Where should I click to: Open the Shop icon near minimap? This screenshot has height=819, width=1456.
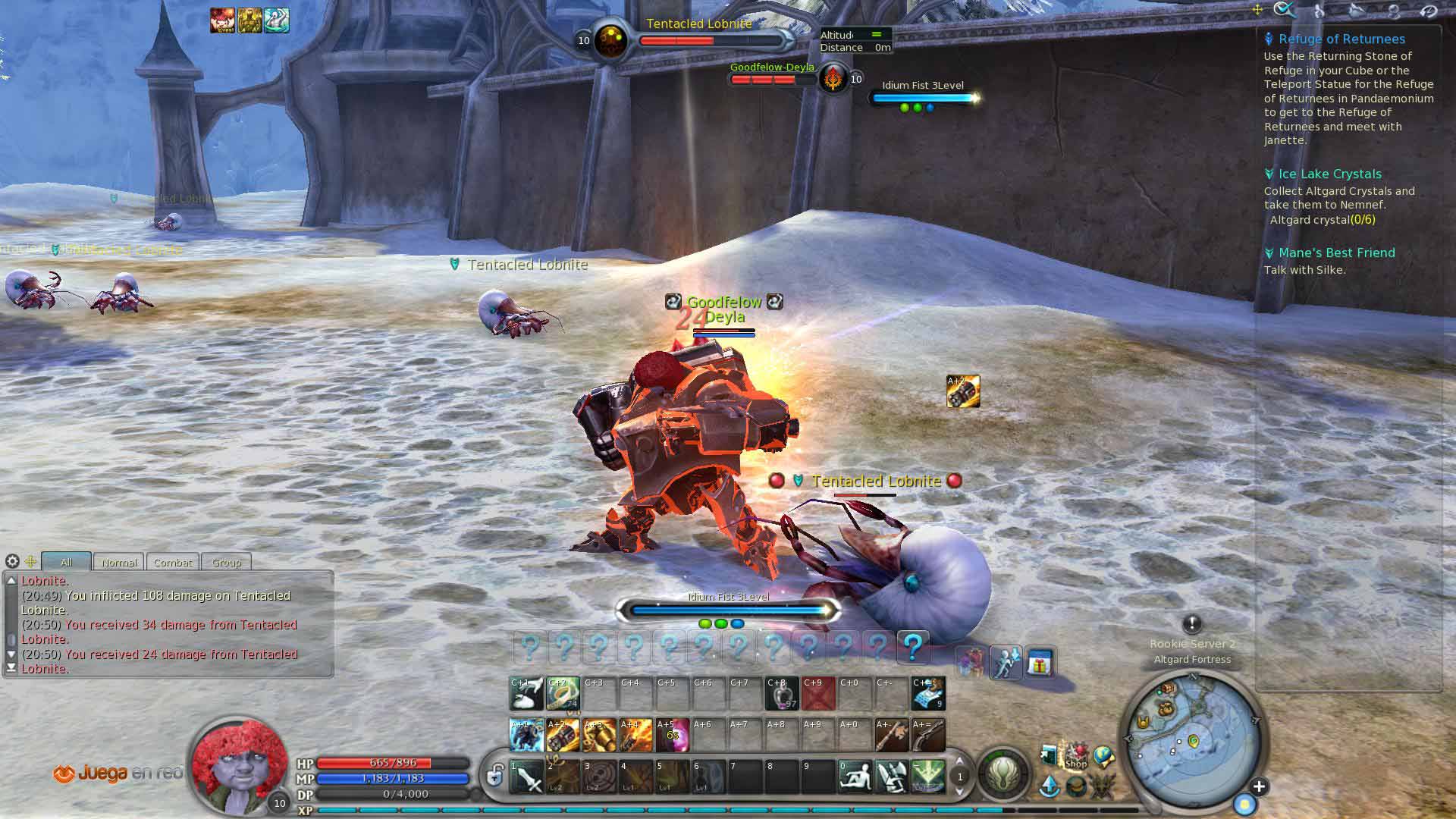[1075, 756]
